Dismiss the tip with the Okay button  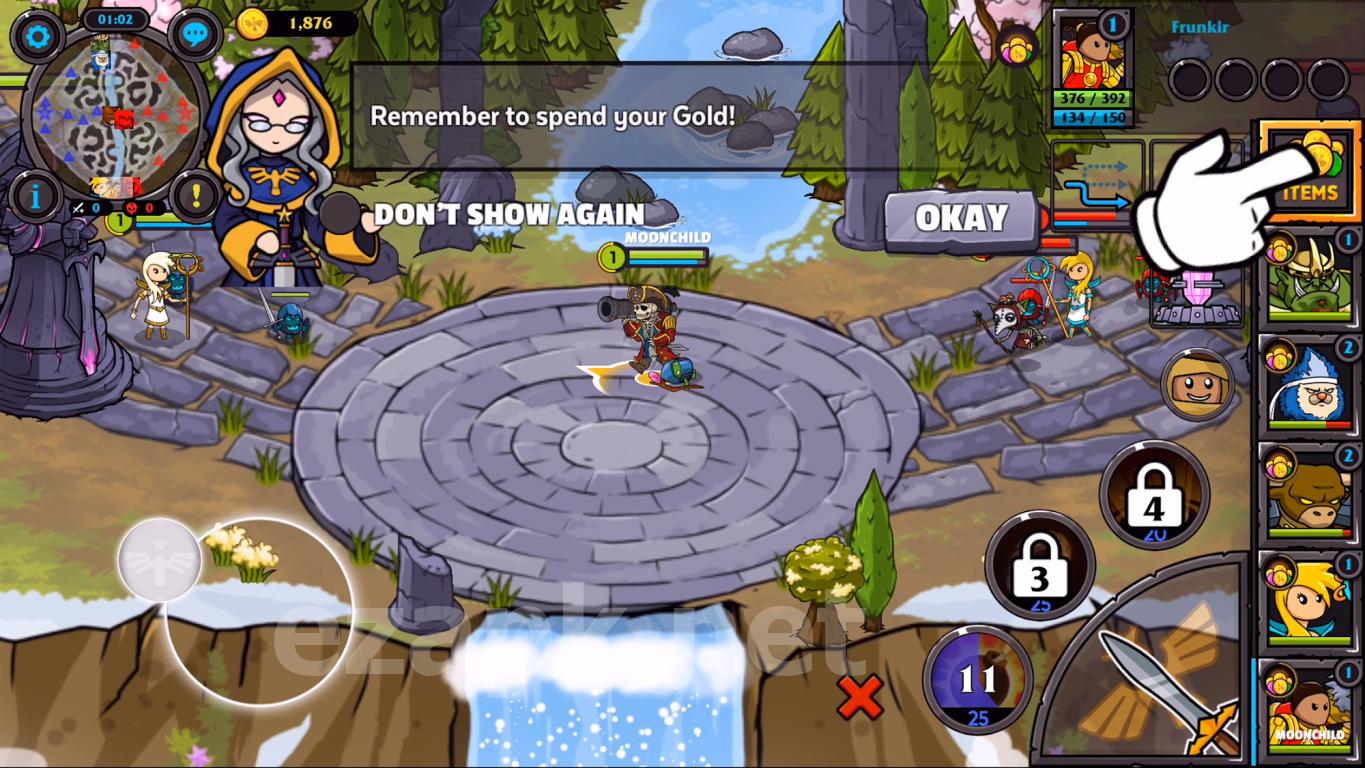click(961, 219)
